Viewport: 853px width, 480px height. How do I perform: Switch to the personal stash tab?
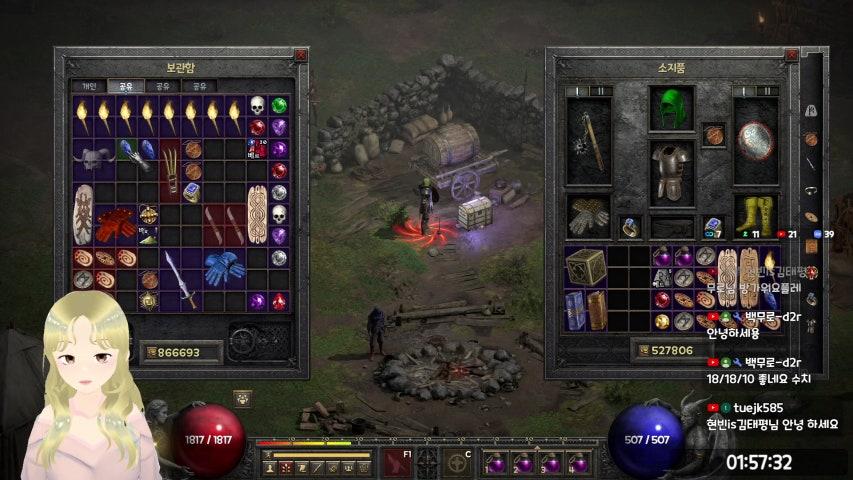[x=88, y=86]
